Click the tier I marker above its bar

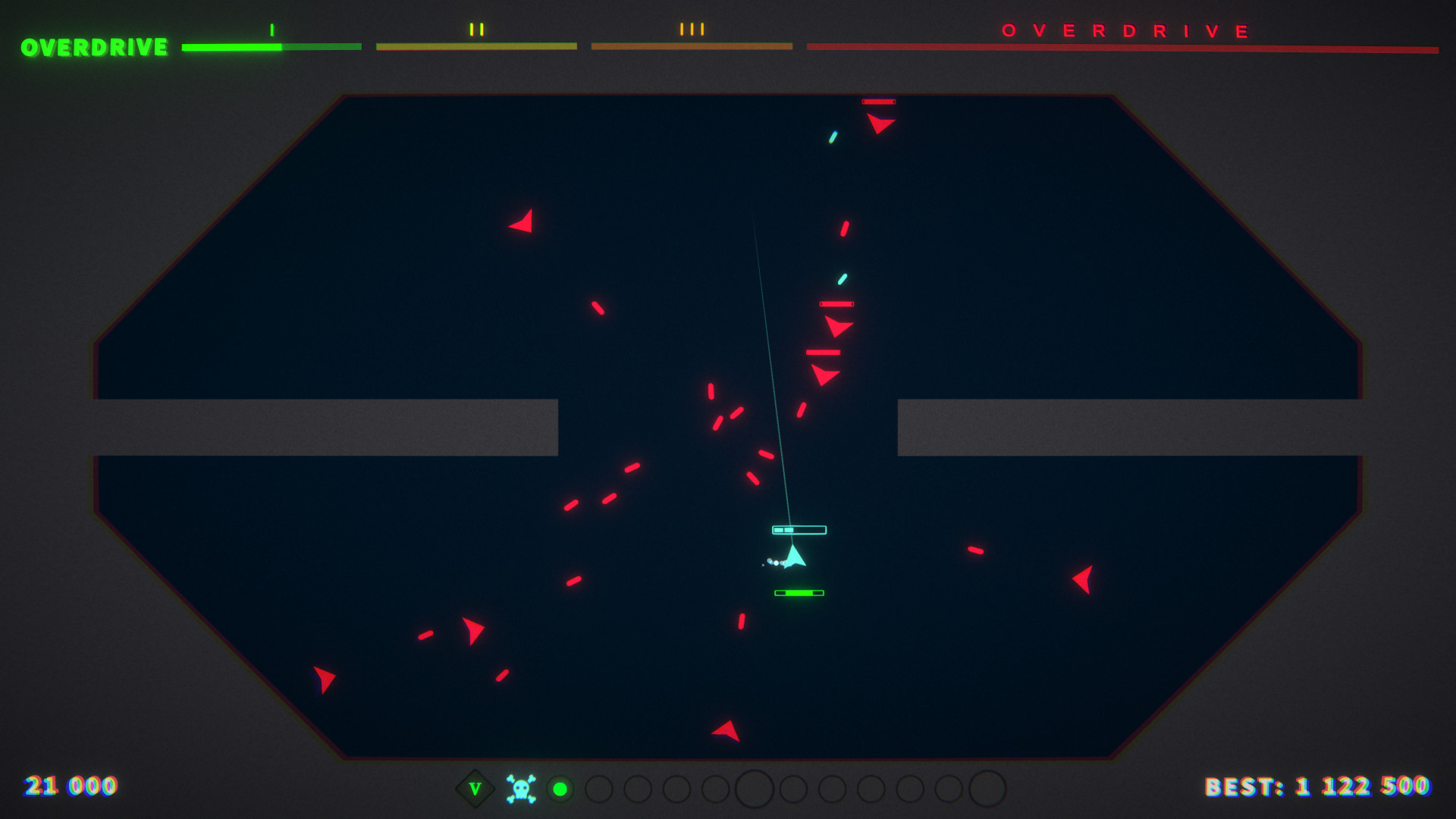(271, 30)
